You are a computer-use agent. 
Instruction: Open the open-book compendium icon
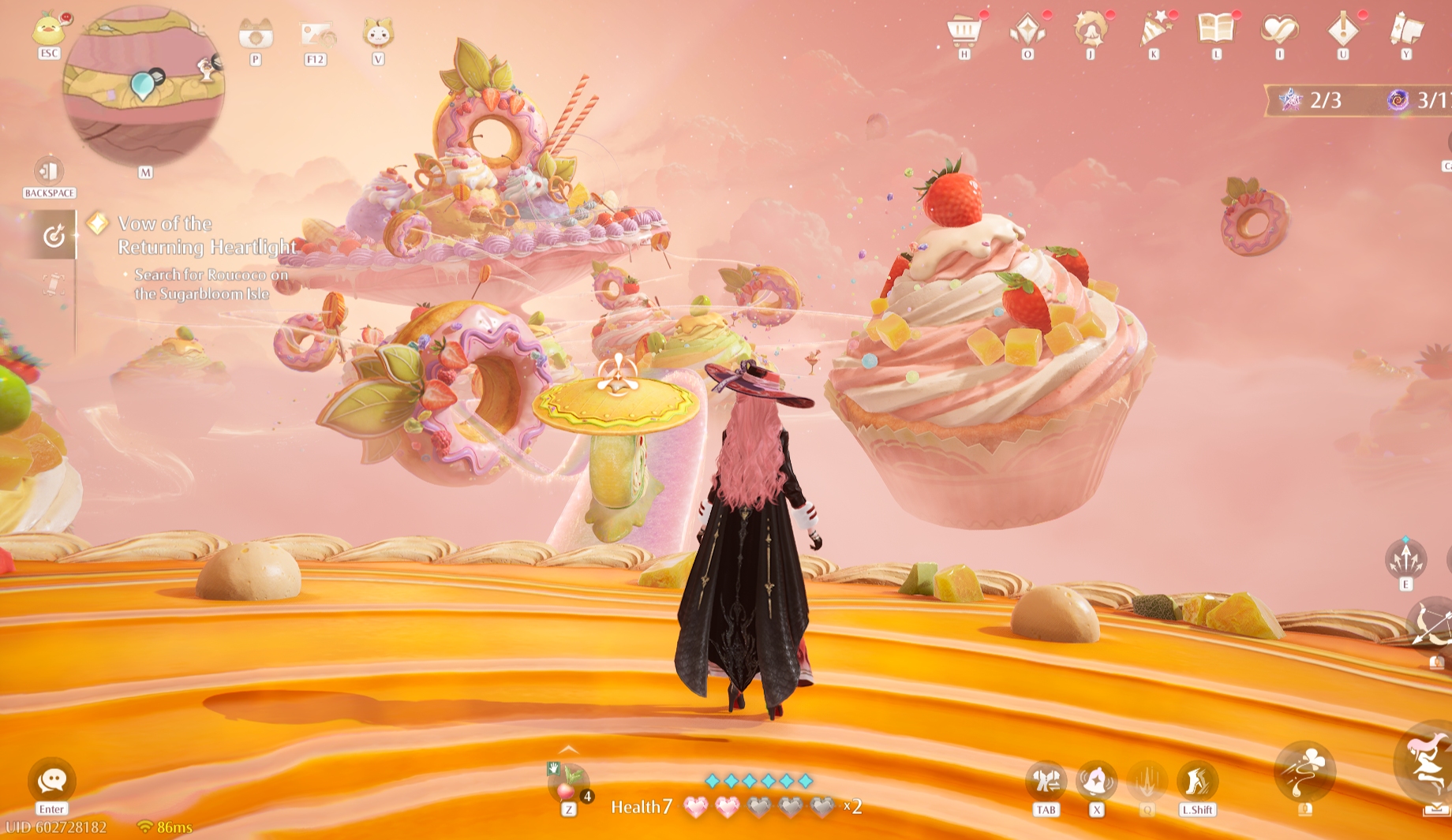click(x=1216, y=29)
